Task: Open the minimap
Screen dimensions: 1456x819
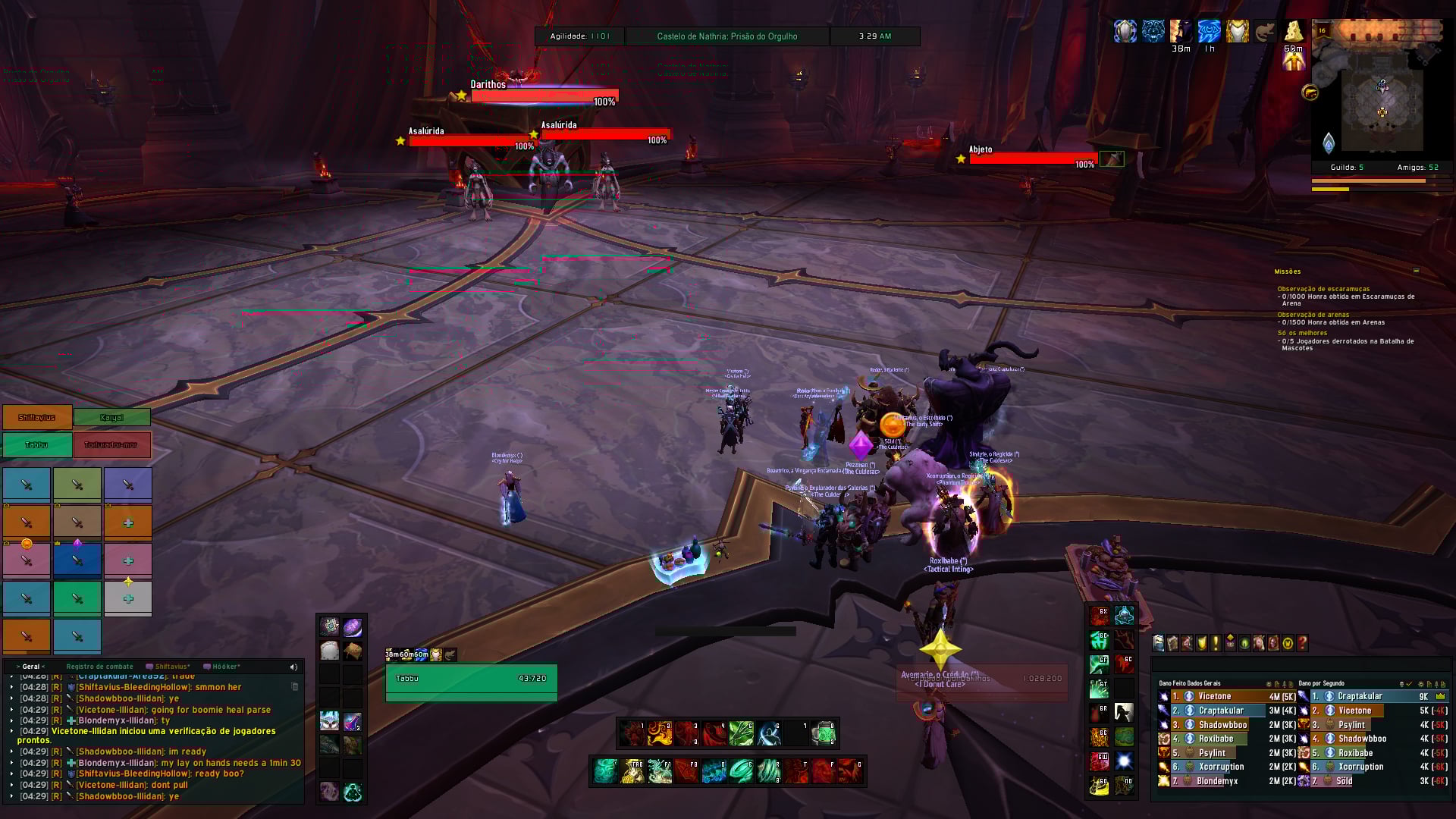Action: [x=1382, y=110]
